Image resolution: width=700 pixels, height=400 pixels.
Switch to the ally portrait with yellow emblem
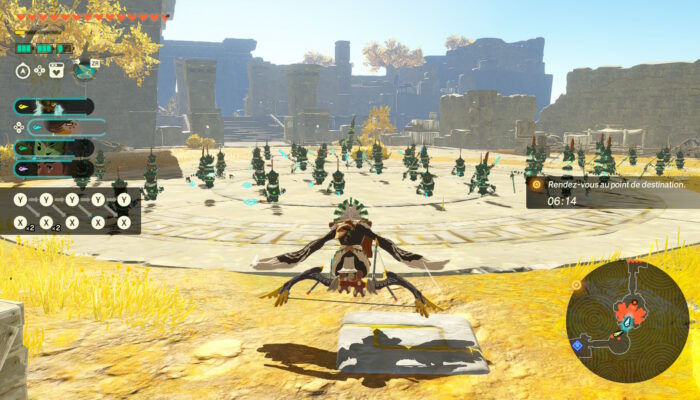[54, 106]
